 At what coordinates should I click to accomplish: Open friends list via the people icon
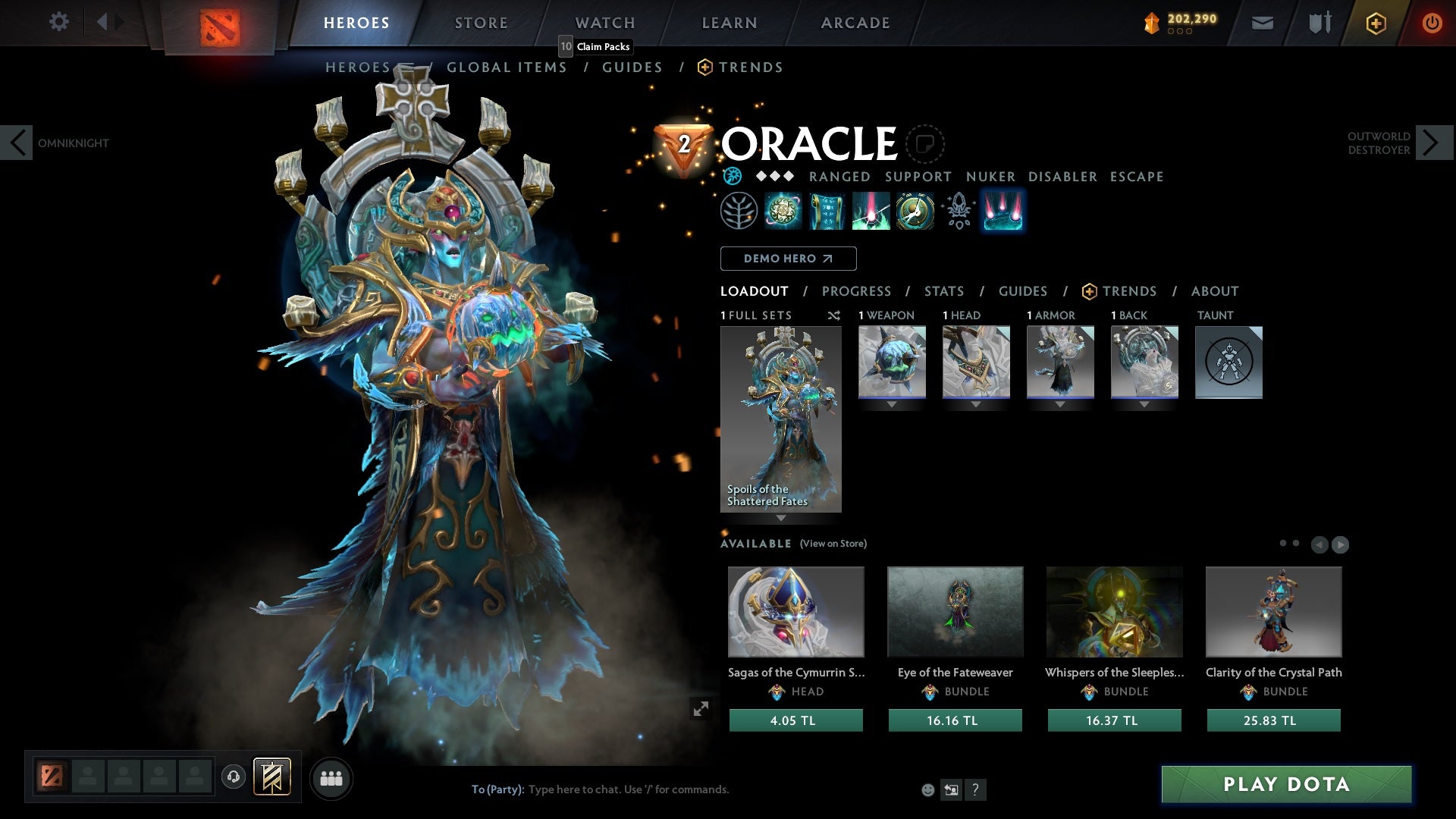pyautogui.click(x=331, y=777)
